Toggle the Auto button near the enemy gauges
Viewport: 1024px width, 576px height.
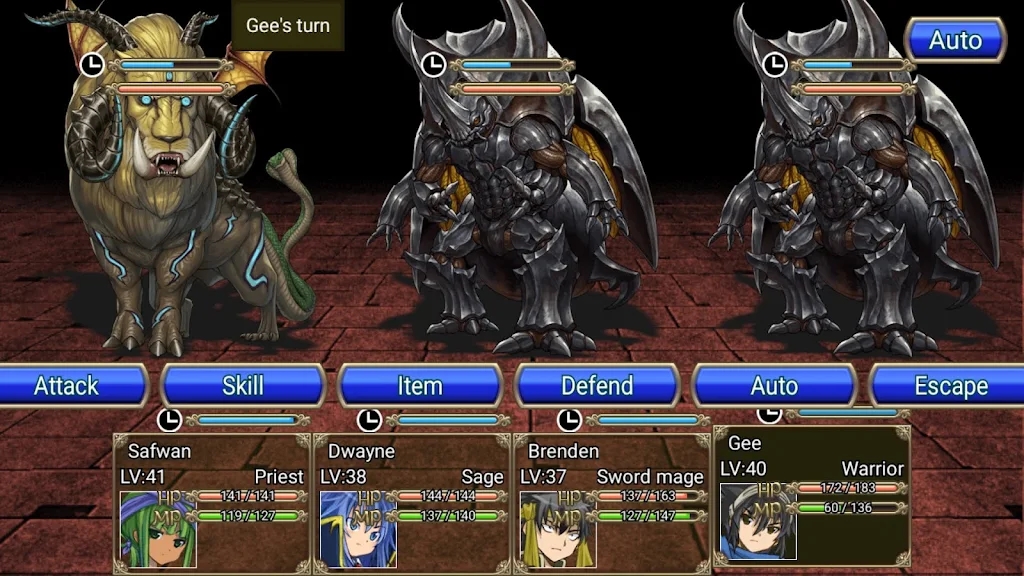pyautogui.click(x=955, y=41)
